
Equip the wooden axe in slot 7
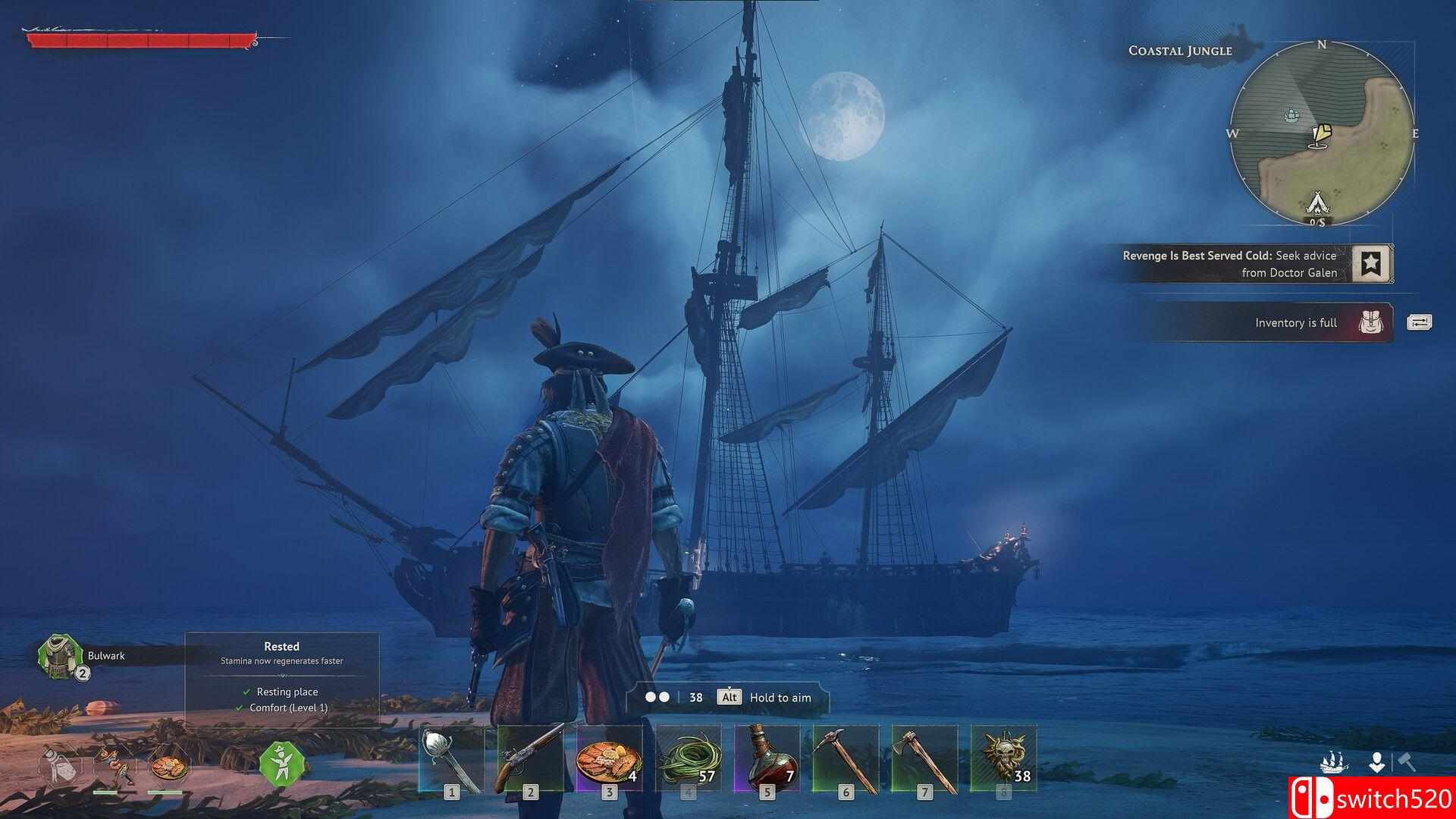pyautogui.click(x=924, y=760)
